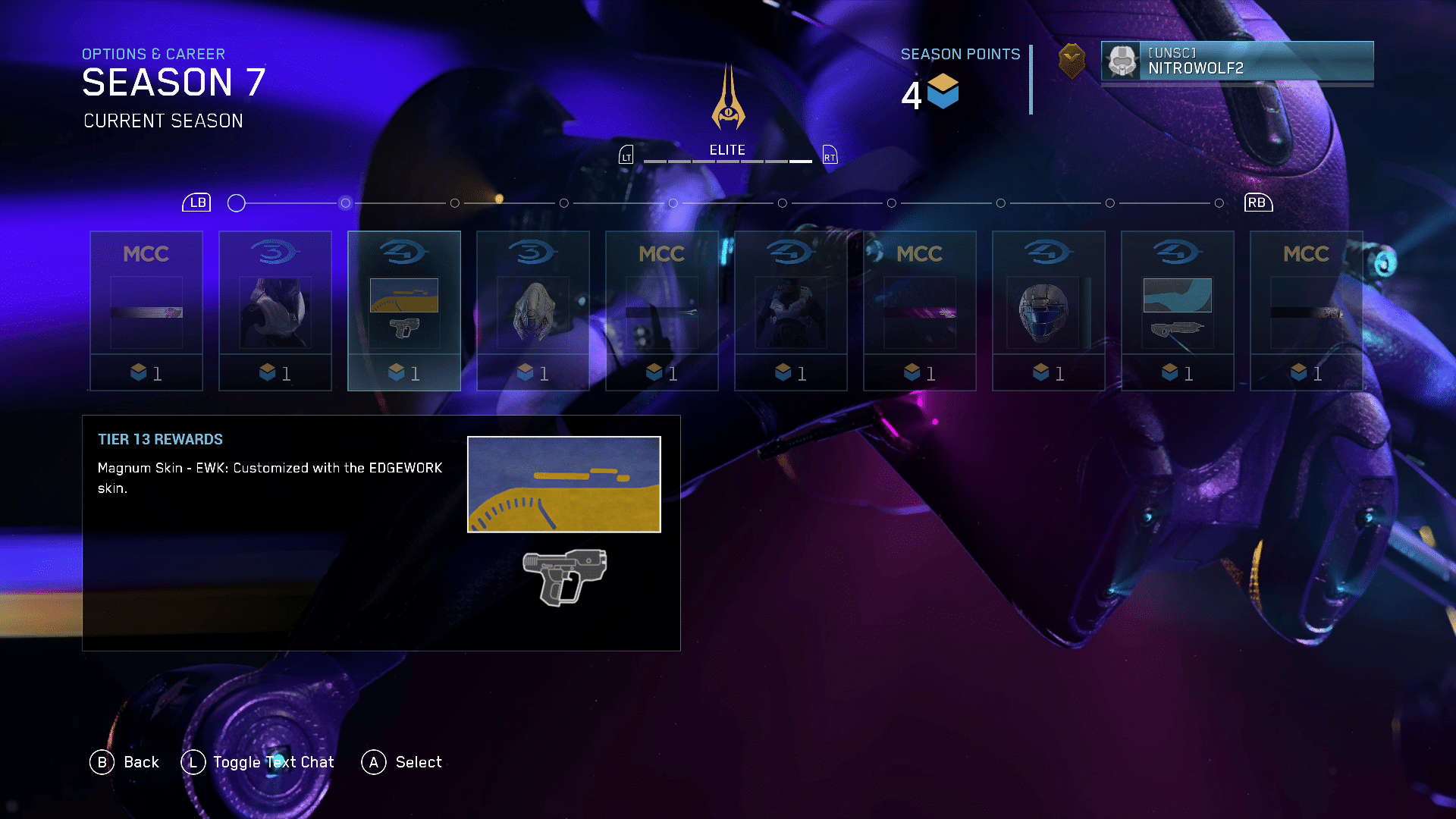Select the Halo 3 Elite shoulder armor tile
Screen dimensions: 1456x819
click(x=275, y=311)
